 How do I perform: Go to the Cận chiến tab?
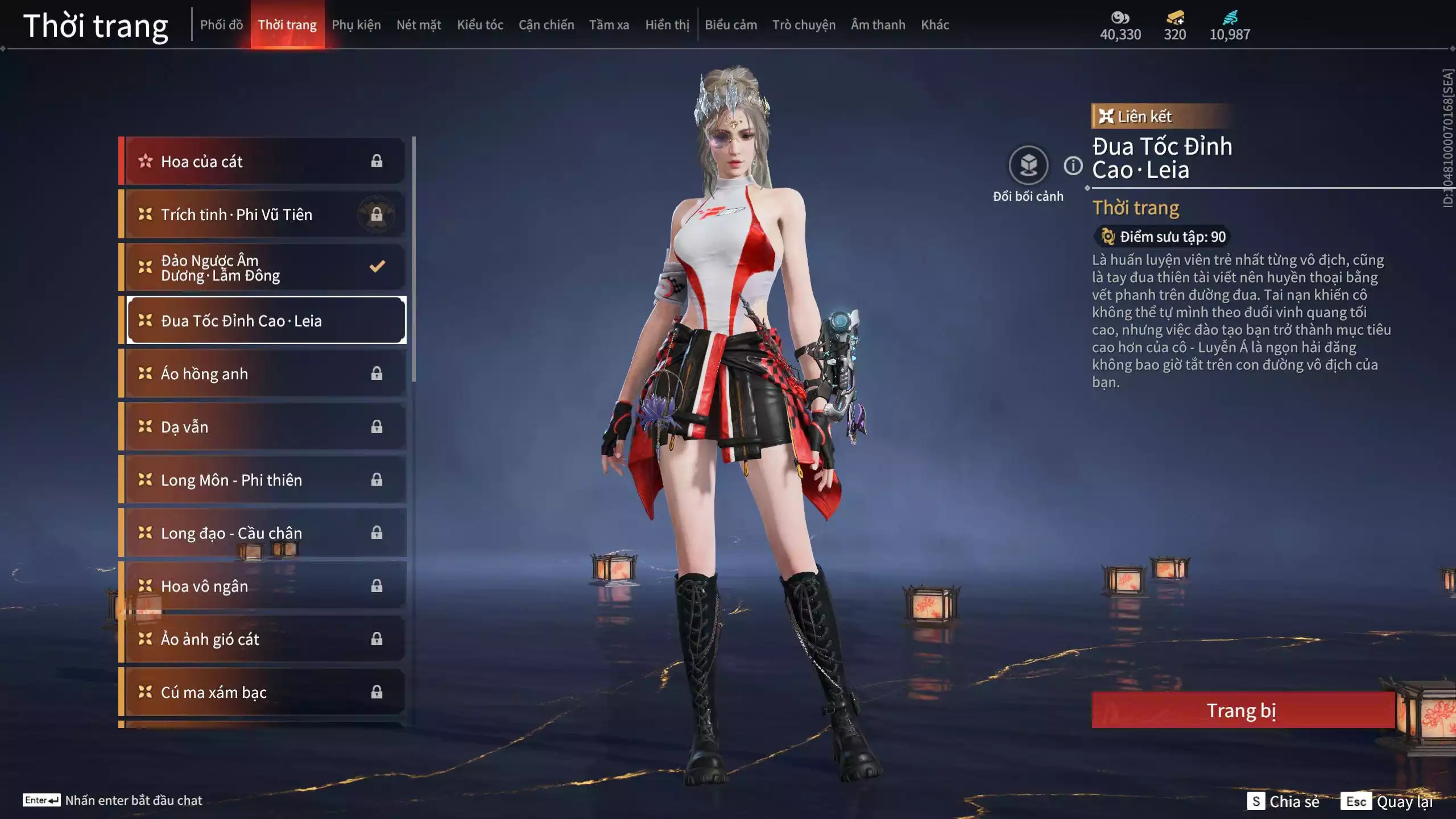(546, 25)
